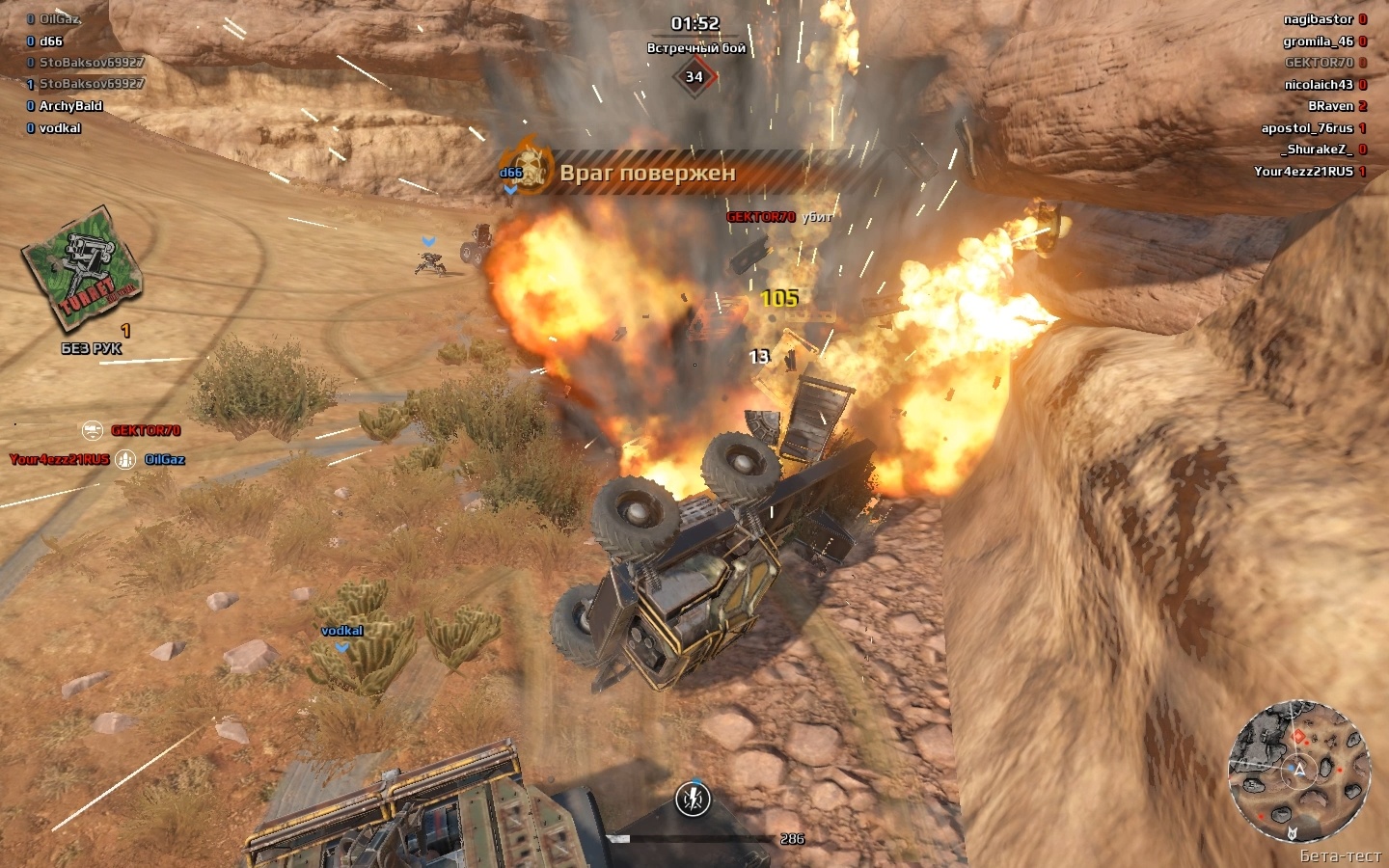The height and width of the screenshot is (868, 1389).
Task: Open the circular minimap
Action: tap(1298, 771)
